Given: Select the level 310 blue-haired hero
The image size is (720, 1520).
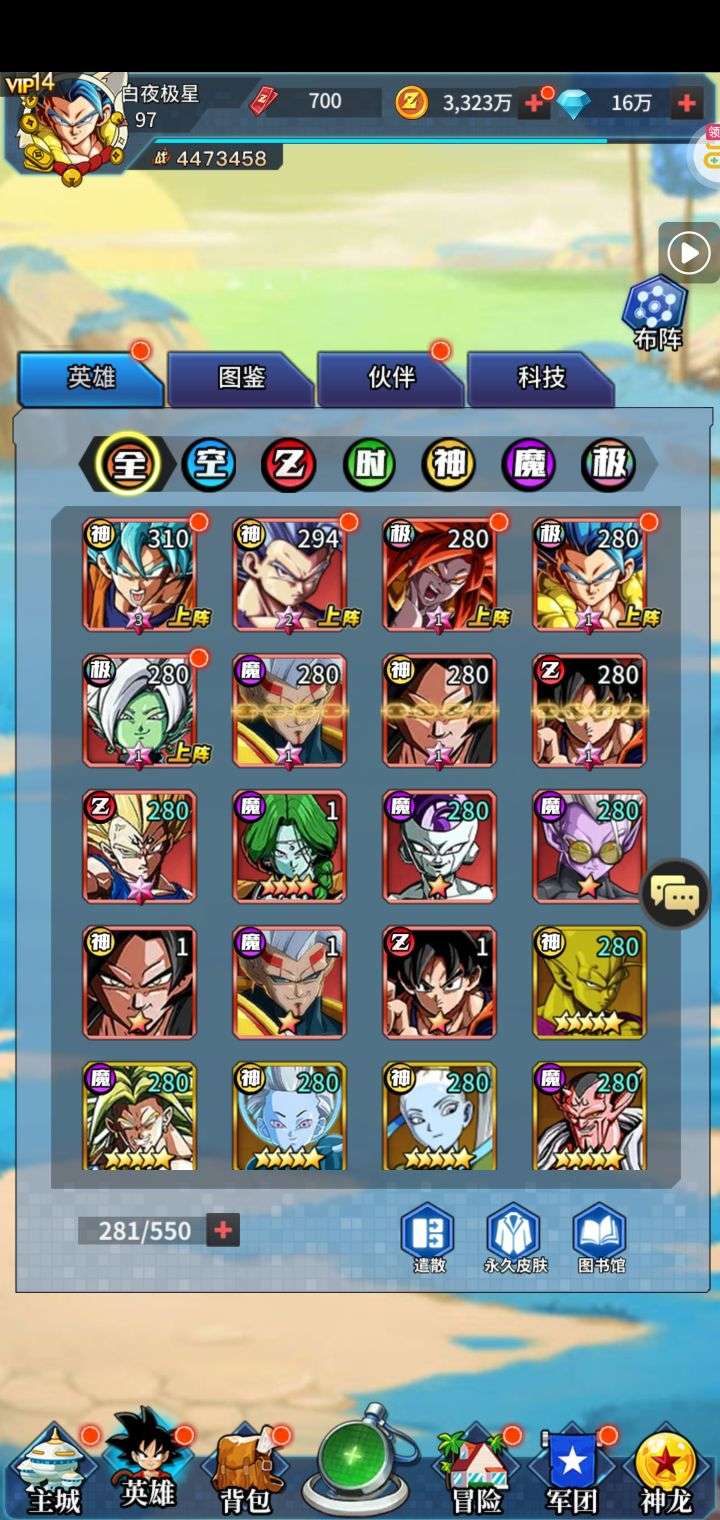Looking at the screenshot, I should click(x=140, y=574).
